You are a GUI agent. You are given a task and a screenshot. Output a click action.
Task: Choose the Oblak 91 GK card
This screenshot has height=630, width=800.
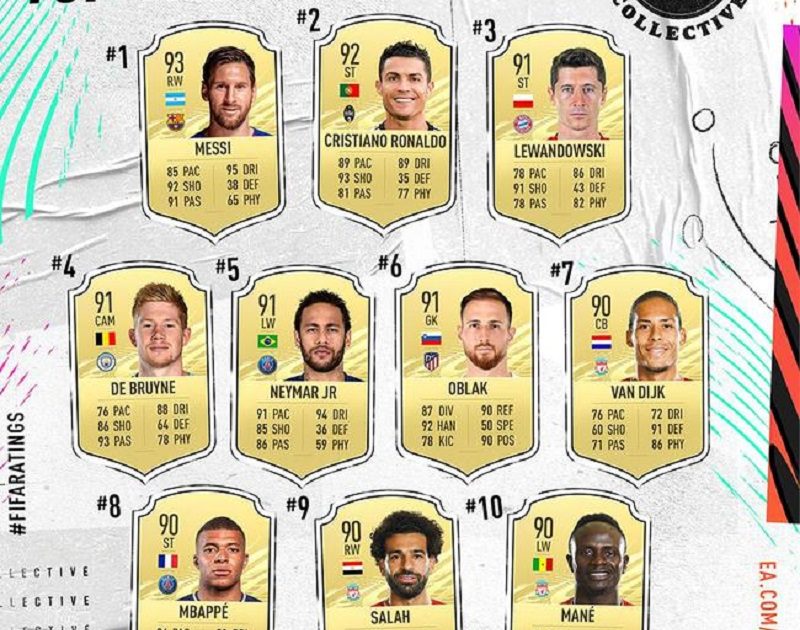pyautogui.click(x=466, y=368)
